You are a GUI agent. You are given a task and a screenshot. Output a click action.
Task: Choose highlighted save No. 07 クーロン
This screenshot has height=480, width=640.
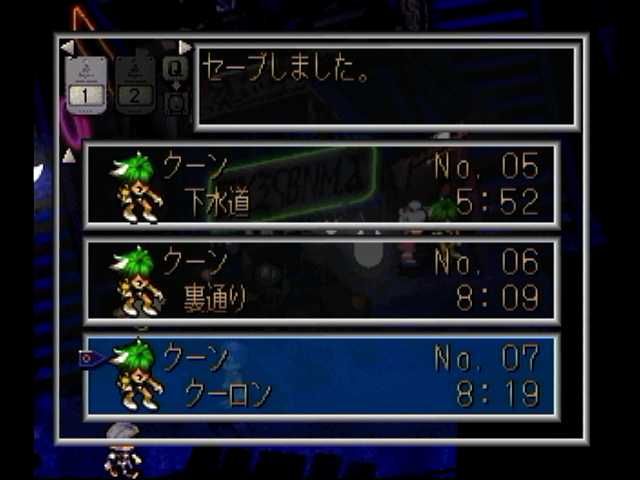click(322, 375)
